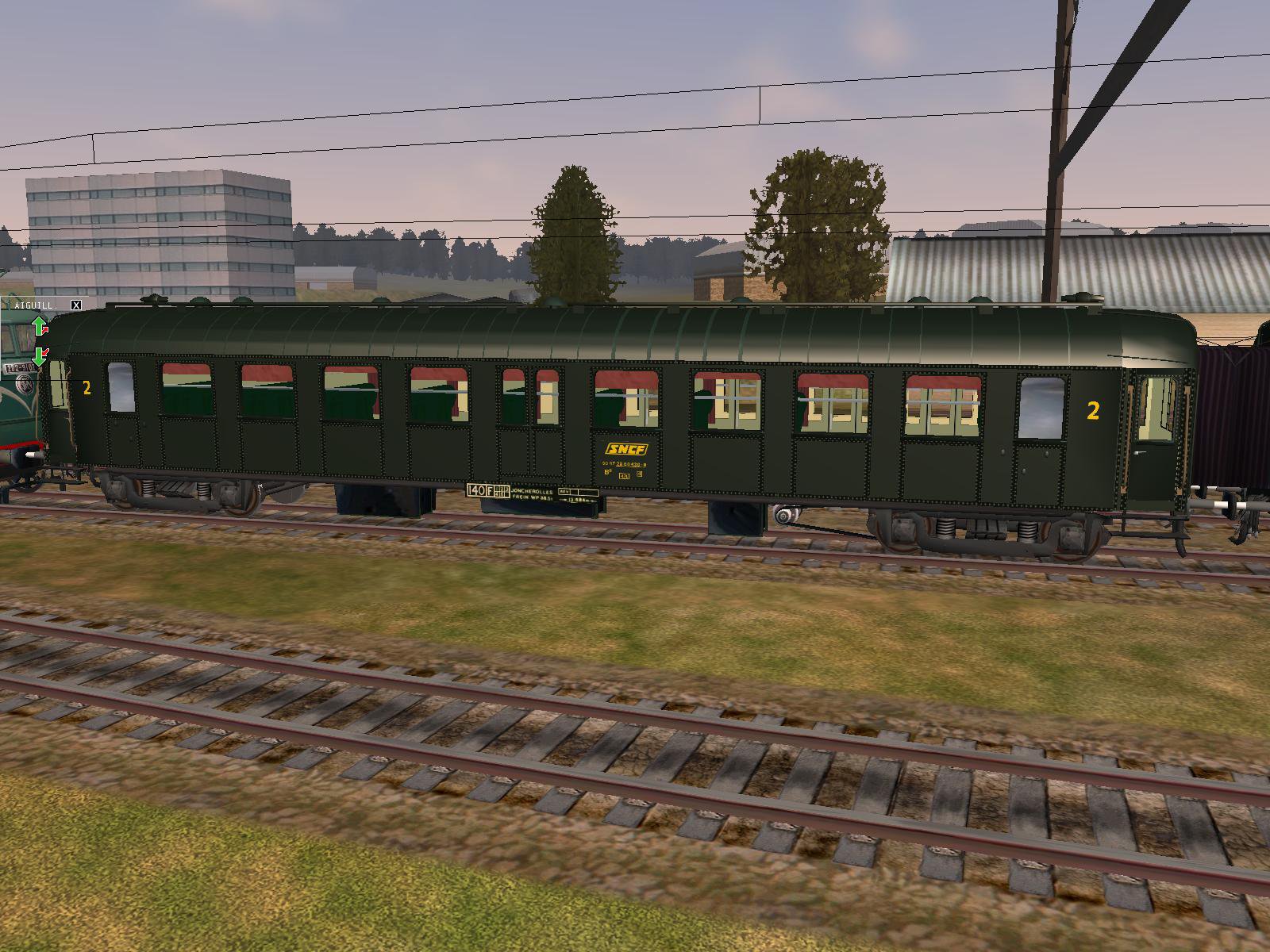Click the 202-9102 locomotive number plate

point(20,367)
